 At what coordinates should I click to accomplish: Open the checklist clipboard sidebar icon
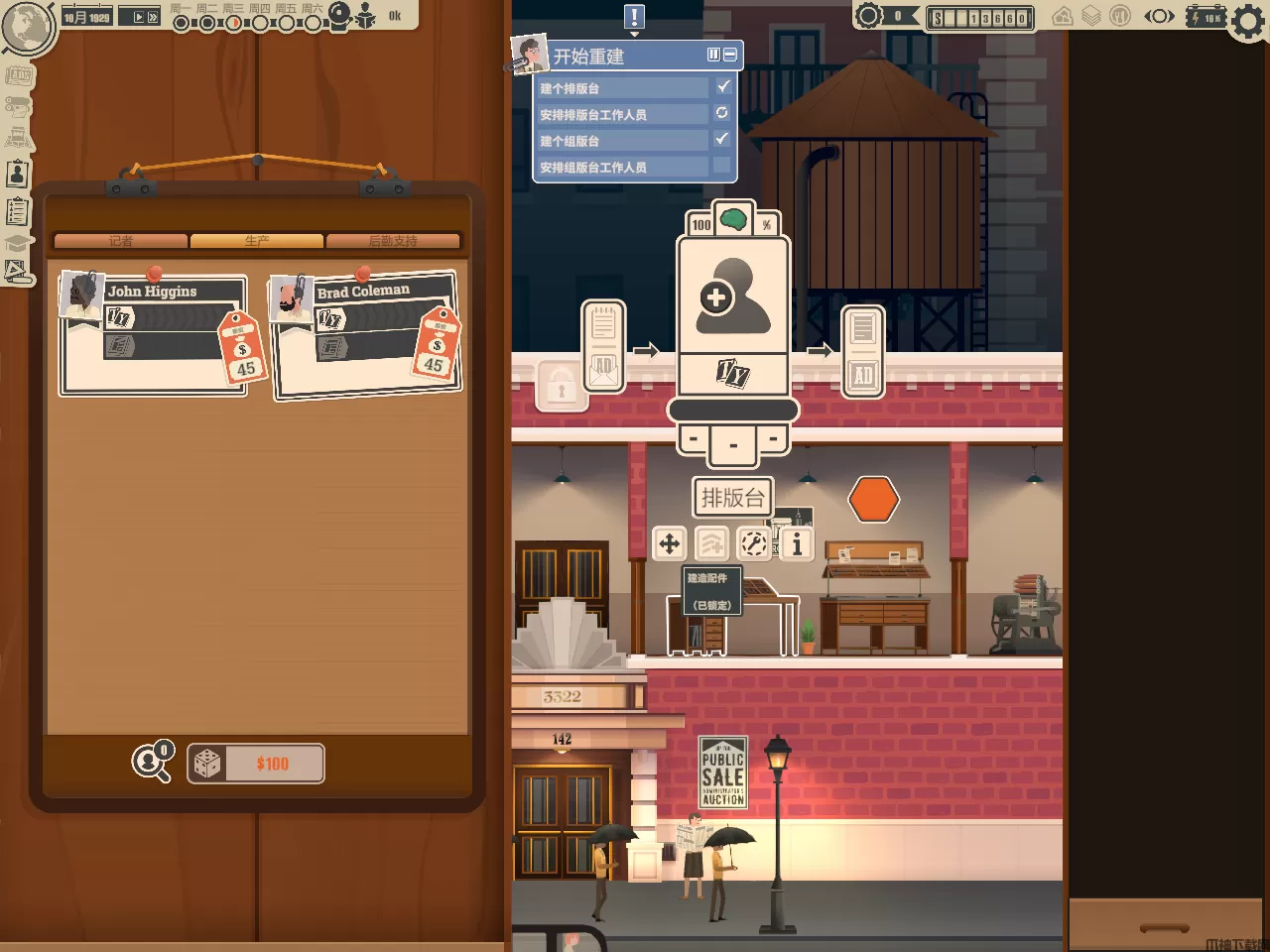[17, 211]
